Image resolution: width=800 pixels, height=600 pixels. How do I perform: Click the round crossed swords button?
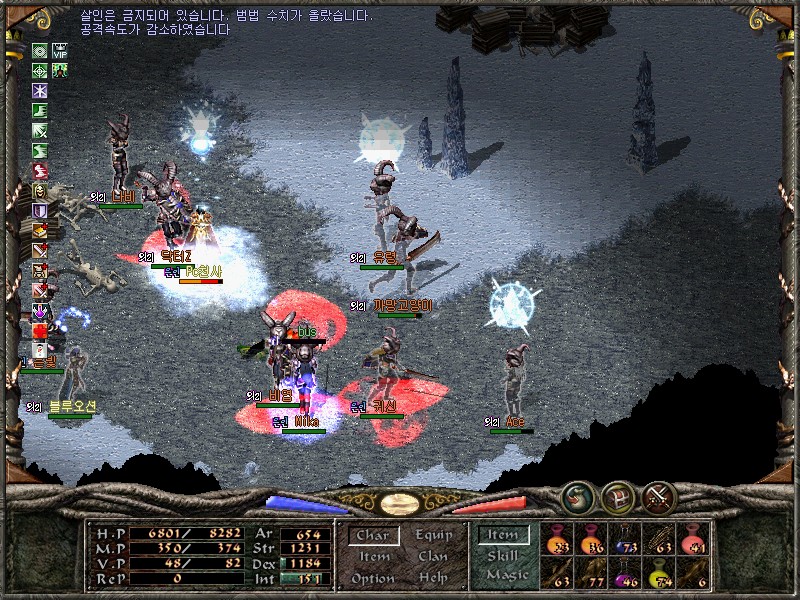(x=660, y=497)
